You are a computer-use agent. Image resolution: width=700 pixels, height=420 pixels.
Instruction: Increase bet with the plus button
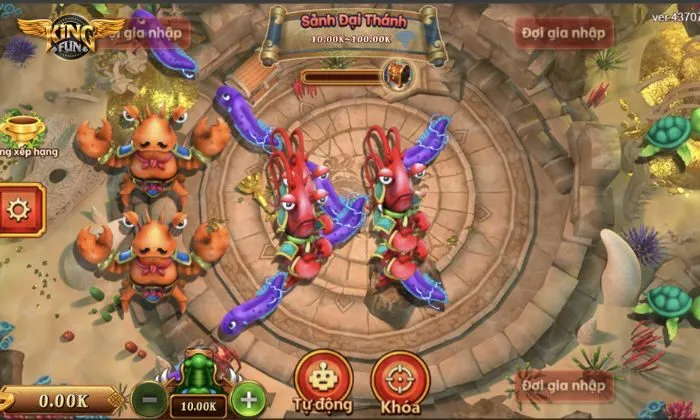tap(248, 399)
